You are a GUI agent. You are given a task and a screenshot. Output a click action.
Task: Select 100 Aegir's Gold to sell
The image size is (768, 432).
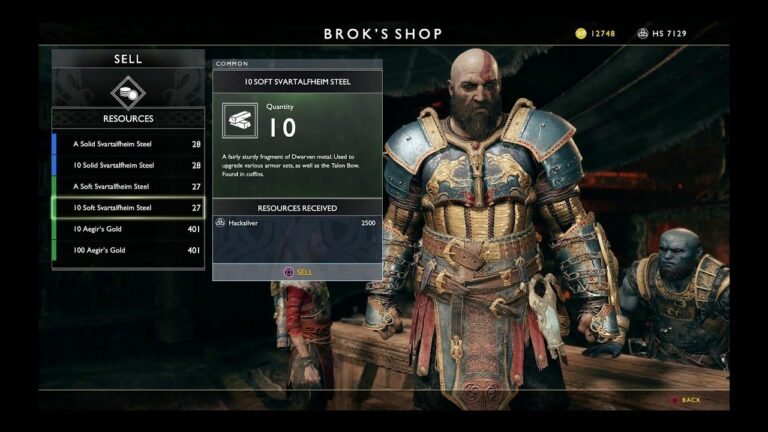point(128,250)
